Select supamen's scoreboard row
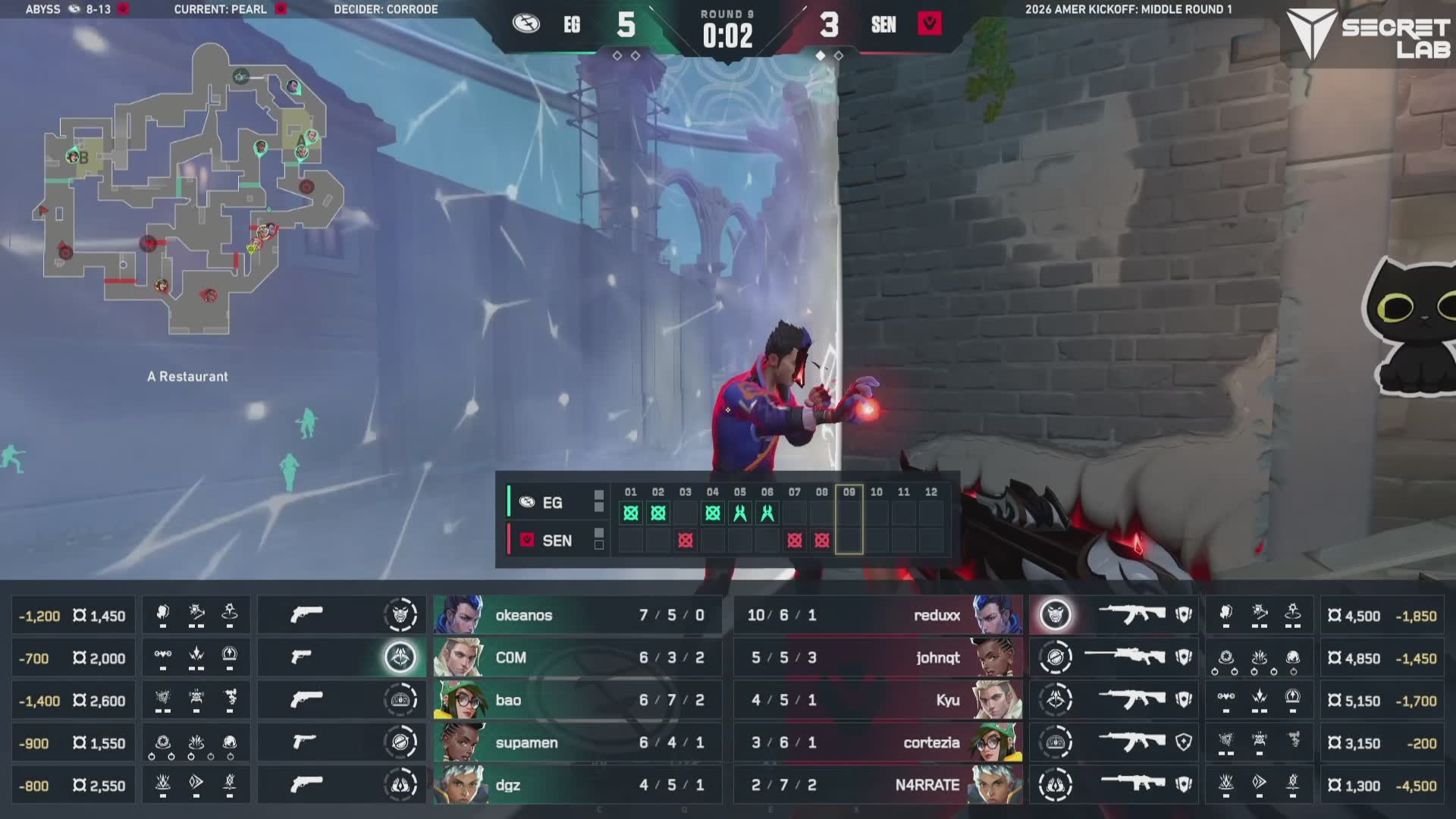The image size is (1456, 819). [x=576, y=742]
